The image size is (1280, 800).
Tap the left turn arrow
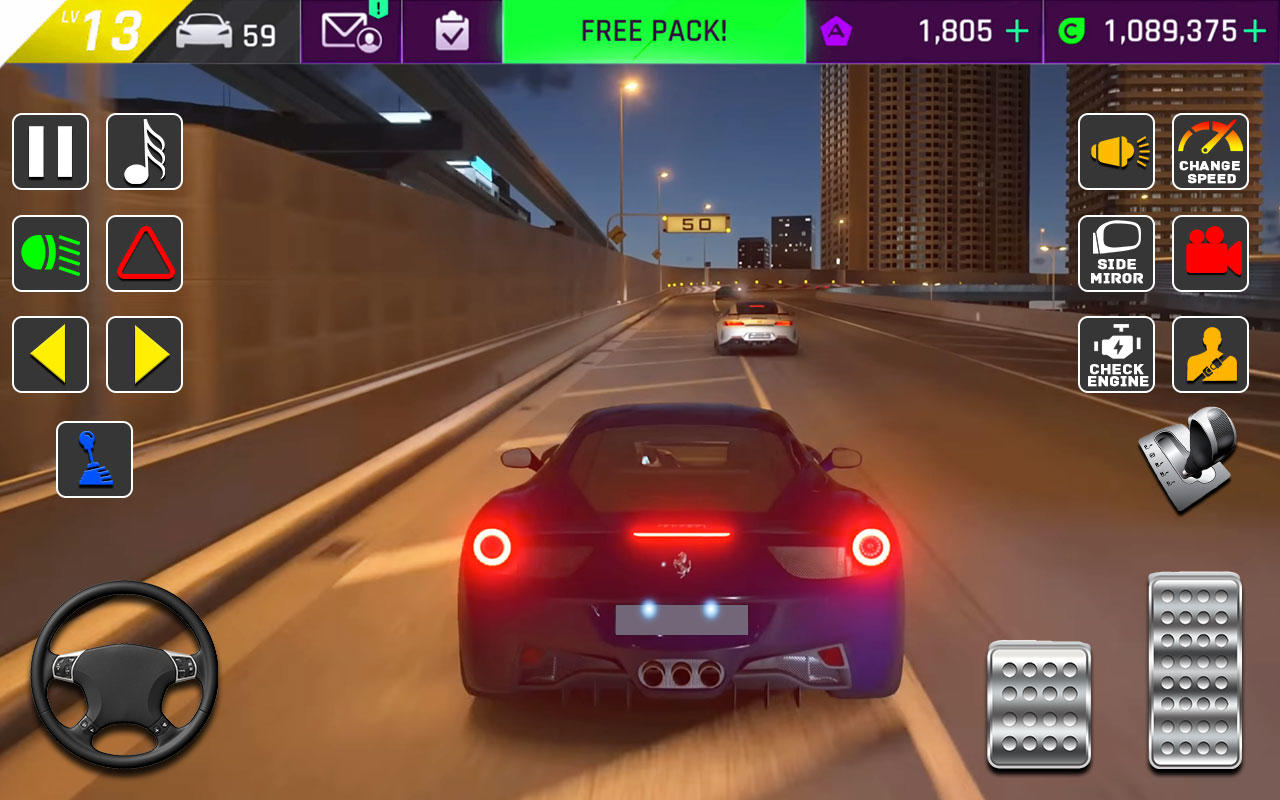pos(50,354)
